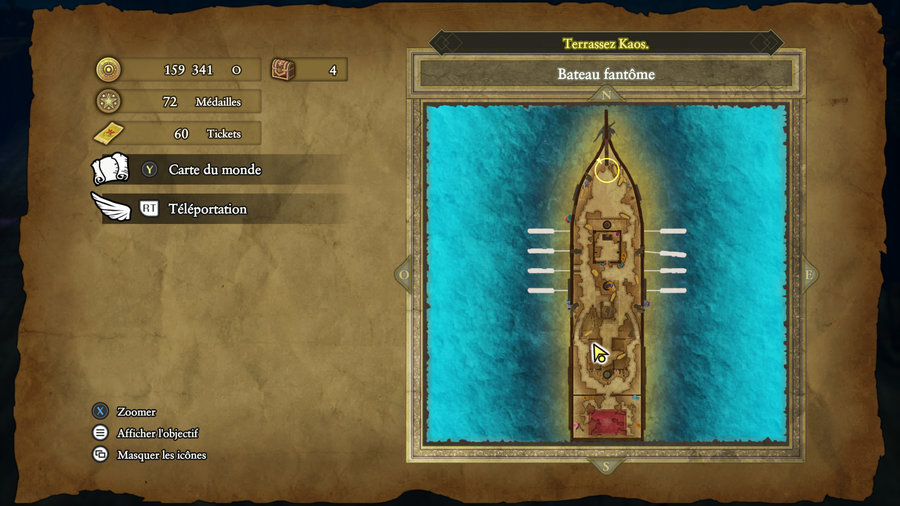Click the red cabin area at the stern
The width and height of the screenshot is (900, 506).
(x=605, y=423)
